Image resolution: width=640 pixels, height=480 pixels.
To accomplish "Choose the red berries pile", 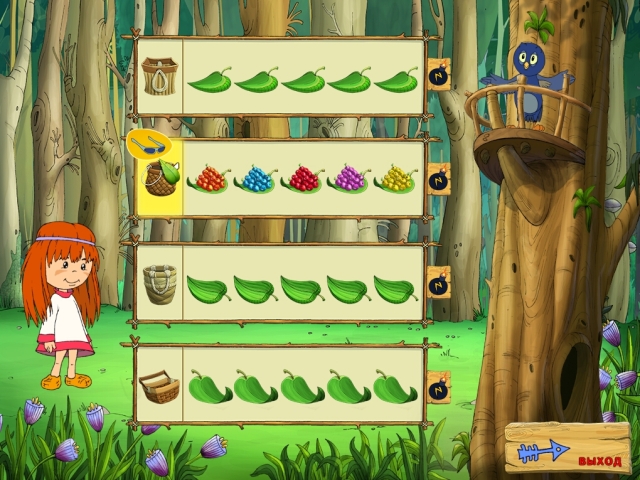I will tap(302, 180).
